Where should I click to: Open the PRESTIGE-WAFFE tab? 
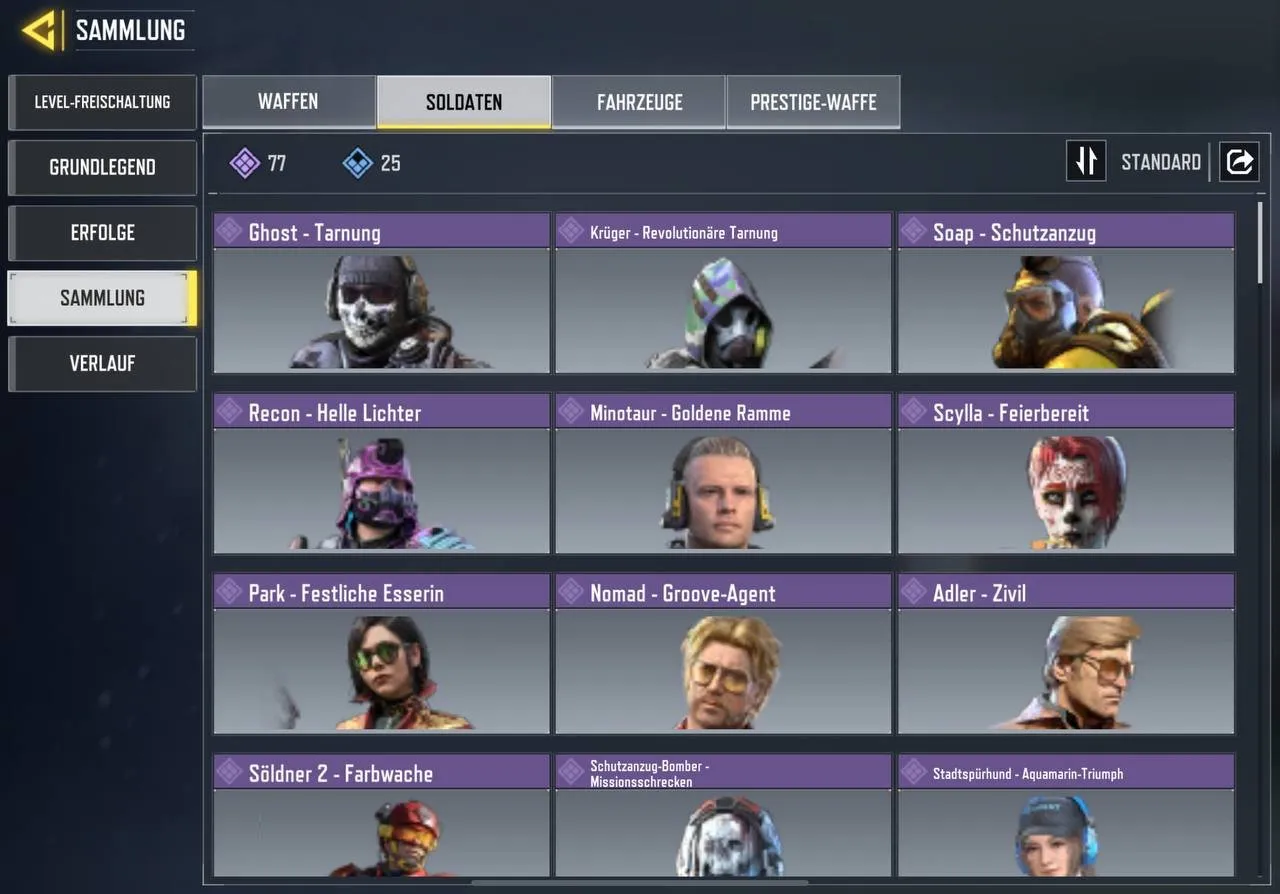[x=812, y=101]
